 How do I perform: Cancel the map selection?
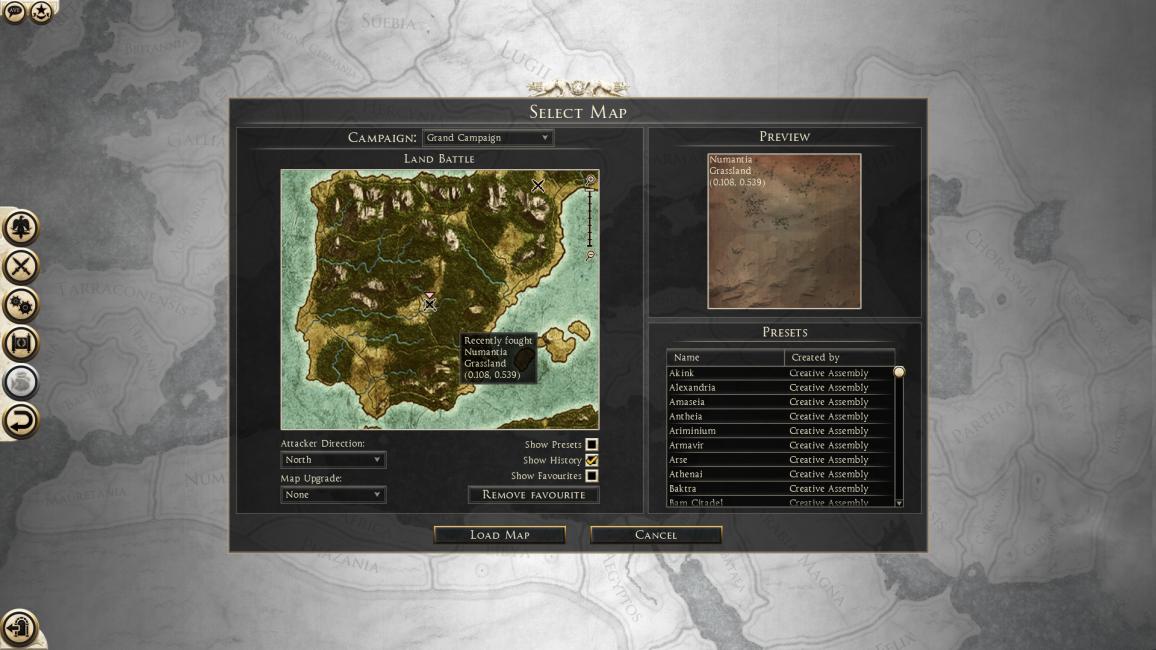[x=656, y=535]
